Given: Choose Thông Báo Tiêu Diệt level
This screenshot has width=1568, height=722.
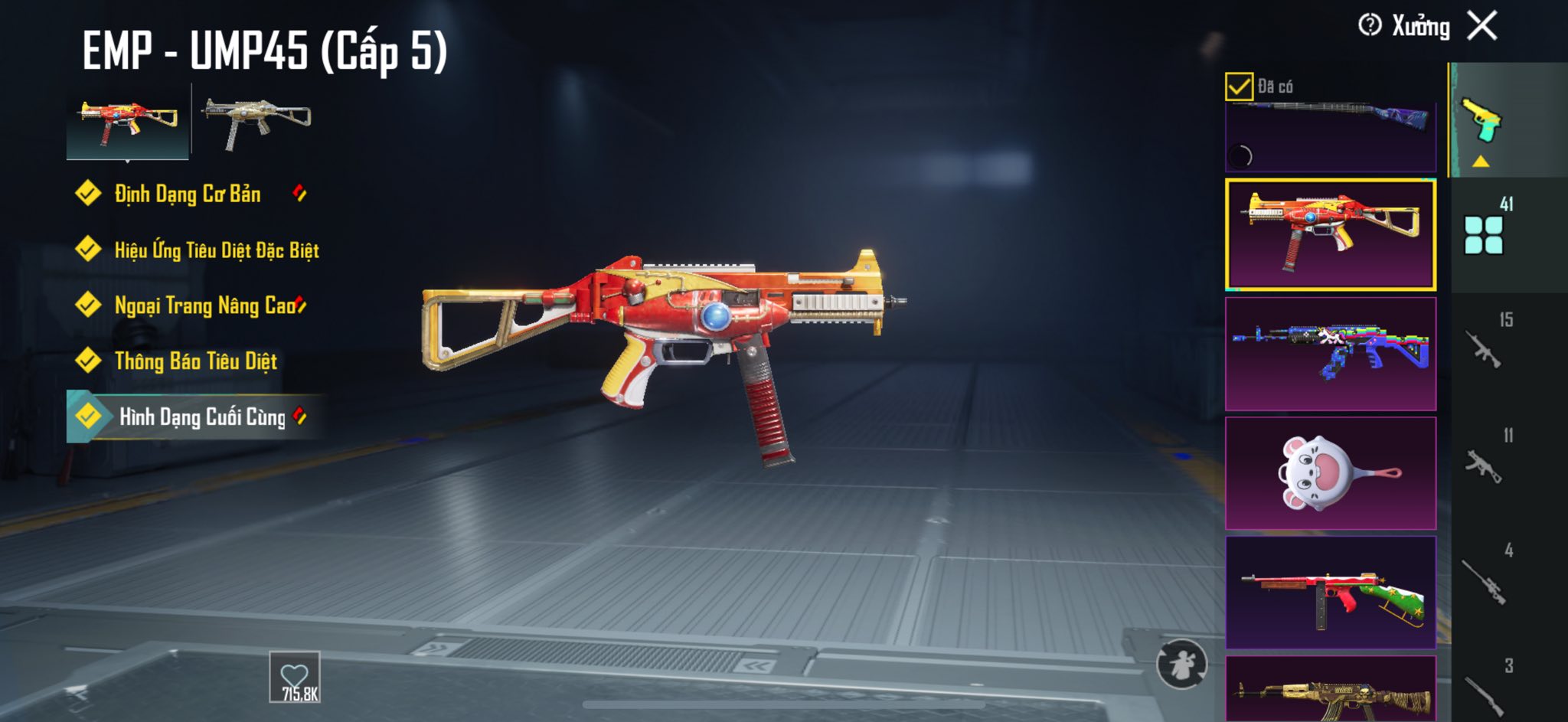Looking at the screenshot, I should pos(195,361).
